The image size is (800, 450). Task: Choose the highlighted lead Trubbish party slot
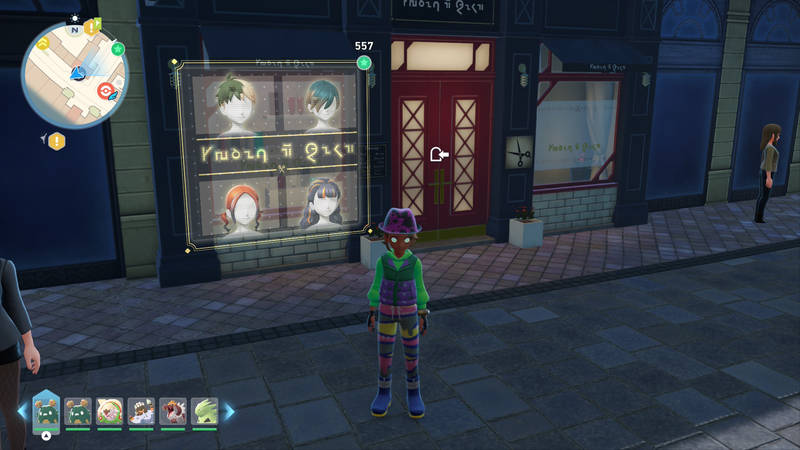46,410
